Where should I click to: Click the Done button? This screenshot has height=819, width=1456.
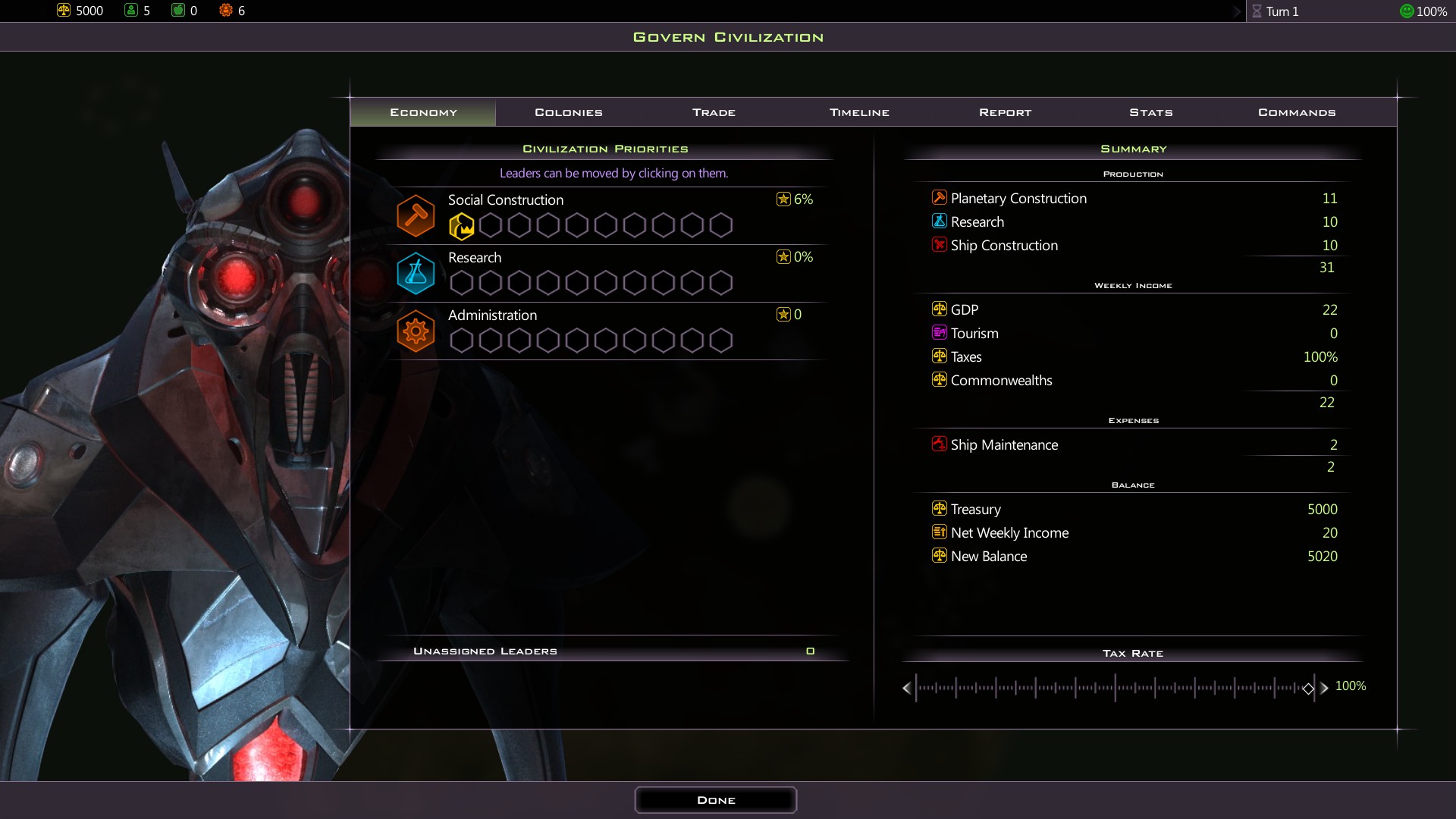[x=715, y=800]
